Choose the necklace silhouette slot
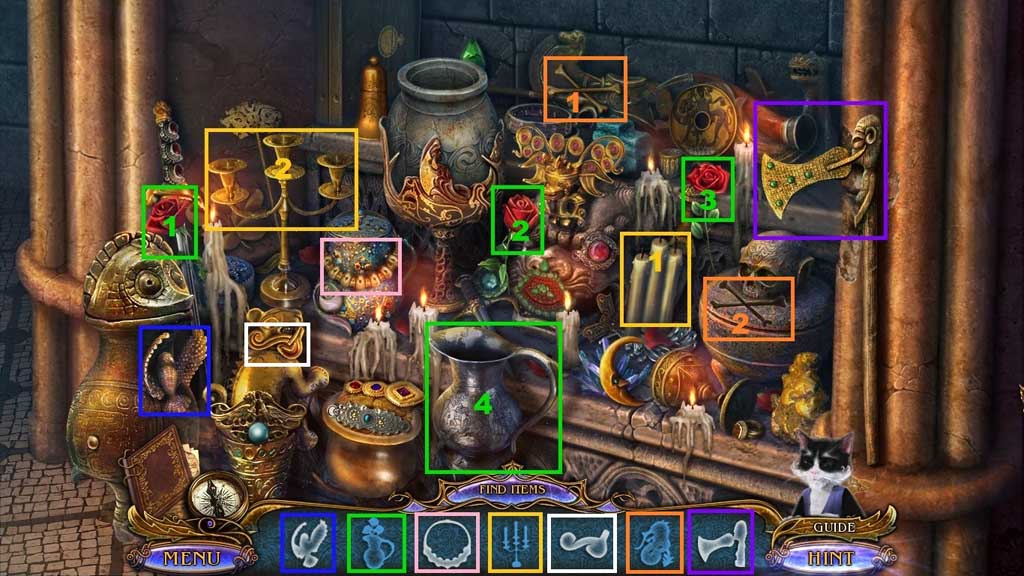Viewport: 1024px width, 576px height. click(x=446, y=542)
